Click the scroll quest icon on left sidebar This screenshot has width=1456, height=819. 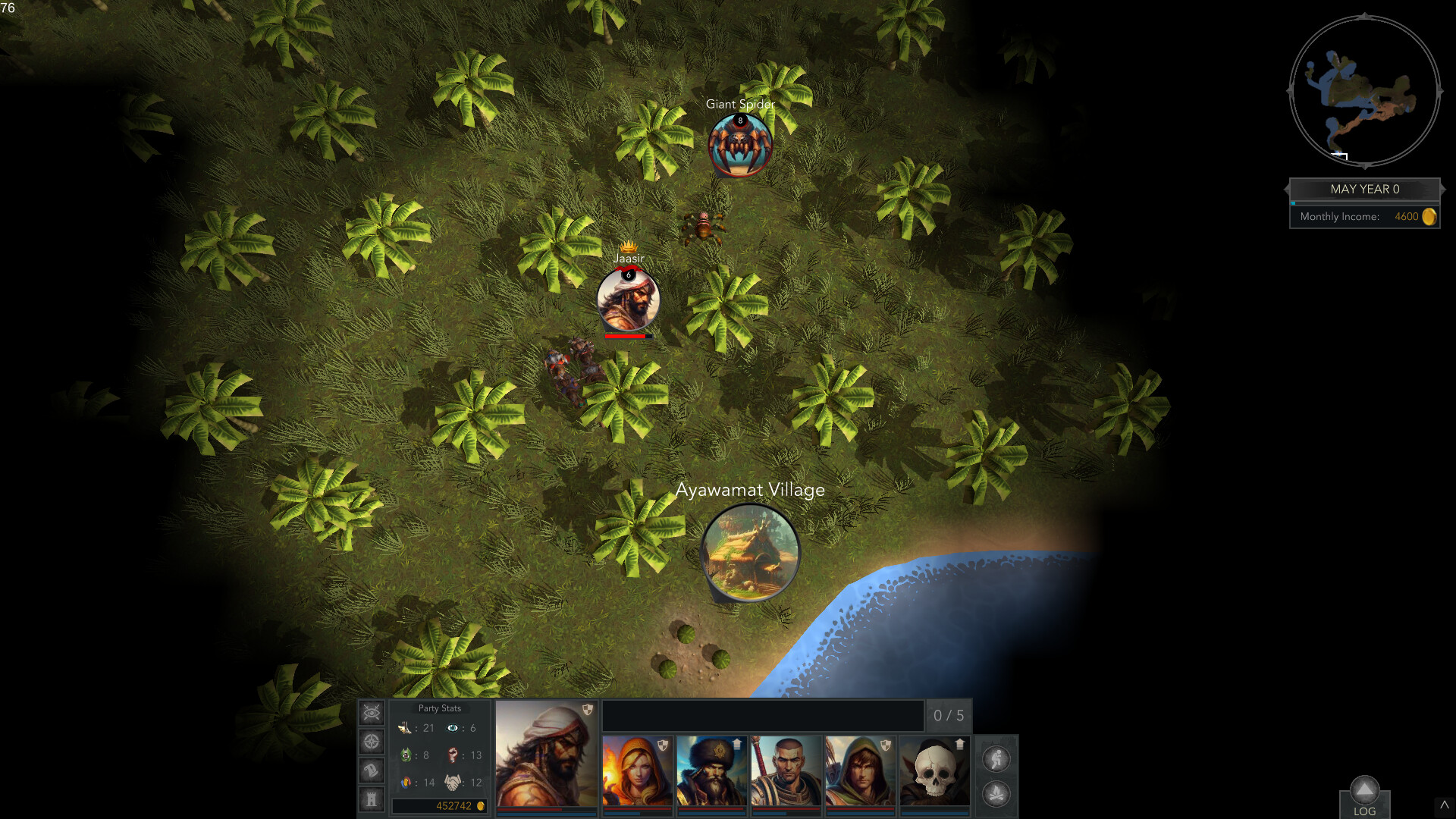(x=371, y=769)
